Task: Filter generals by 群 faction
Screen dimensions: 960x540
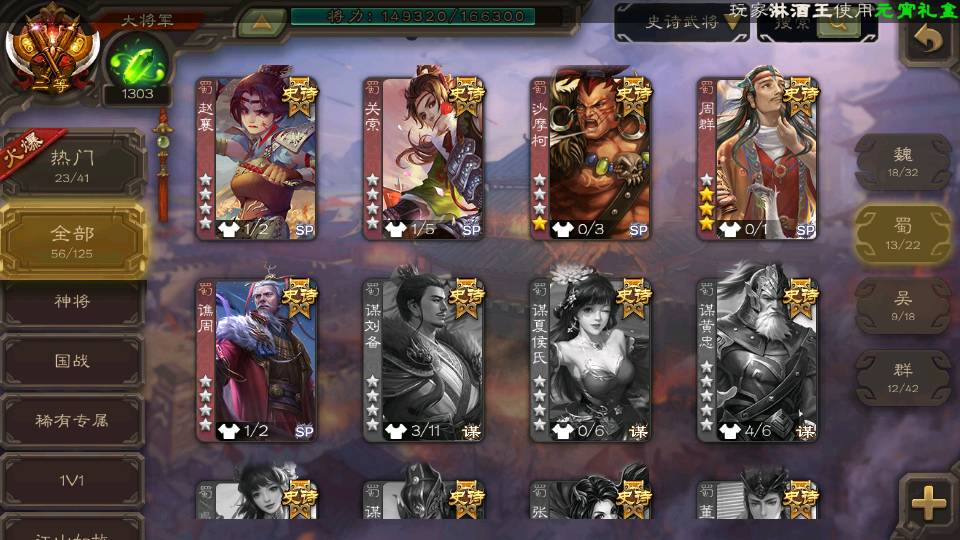Action: tap(902, 377)
